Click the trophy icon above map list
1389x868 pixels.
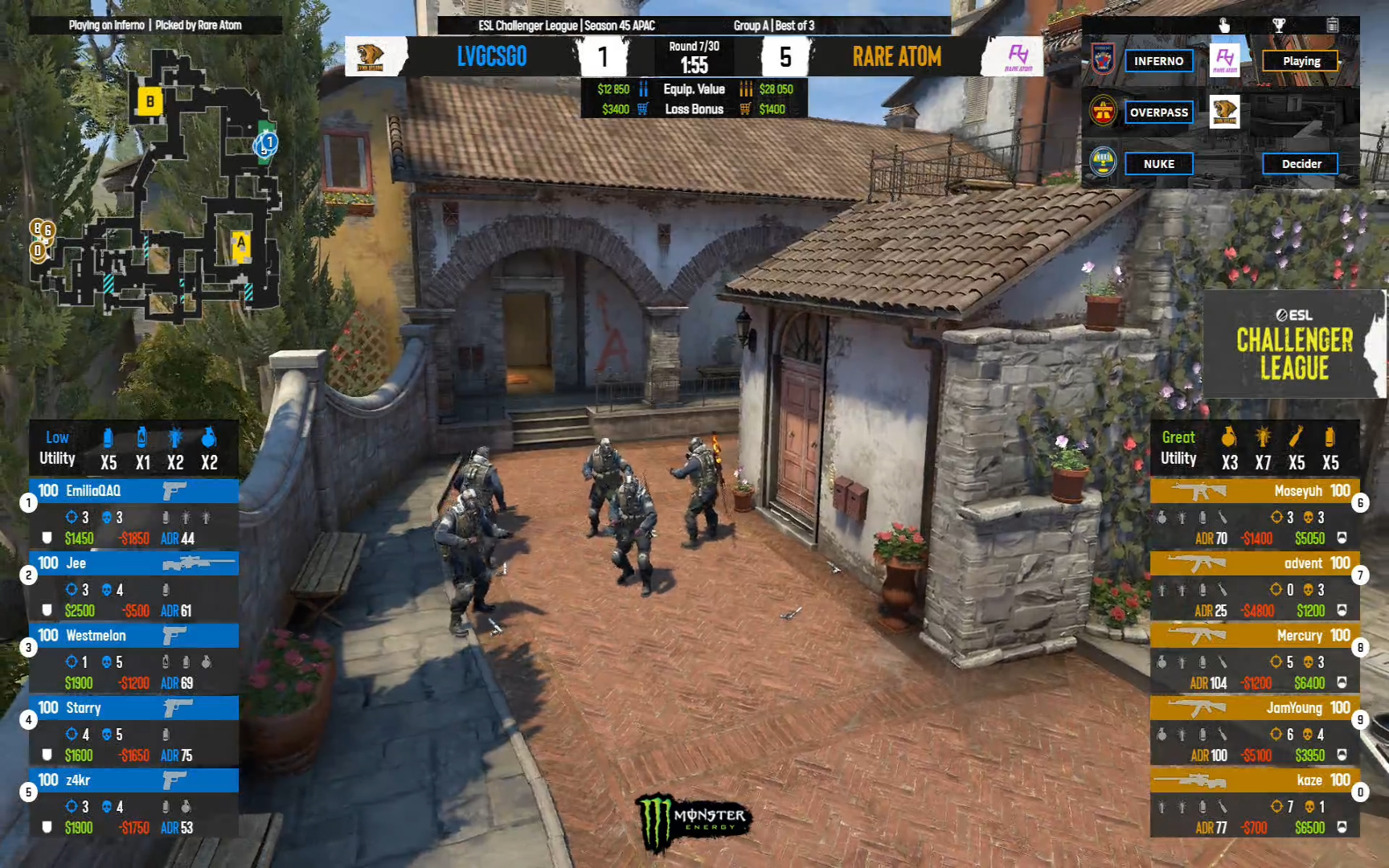coord(1278,26)
